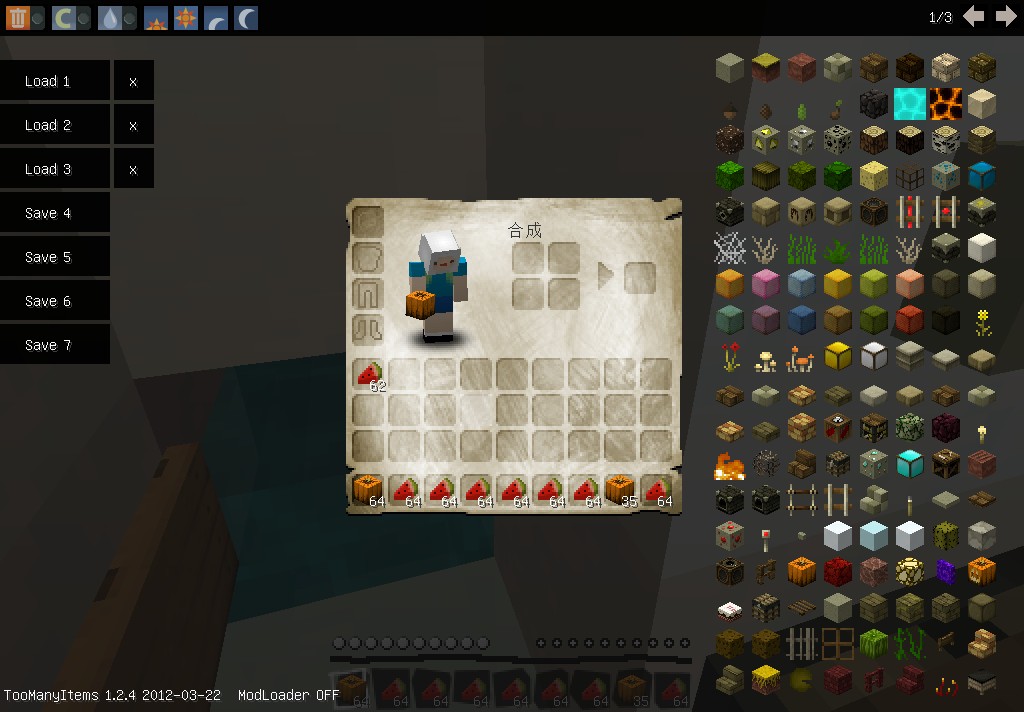Delete the Load 2 save with its x

133,125
